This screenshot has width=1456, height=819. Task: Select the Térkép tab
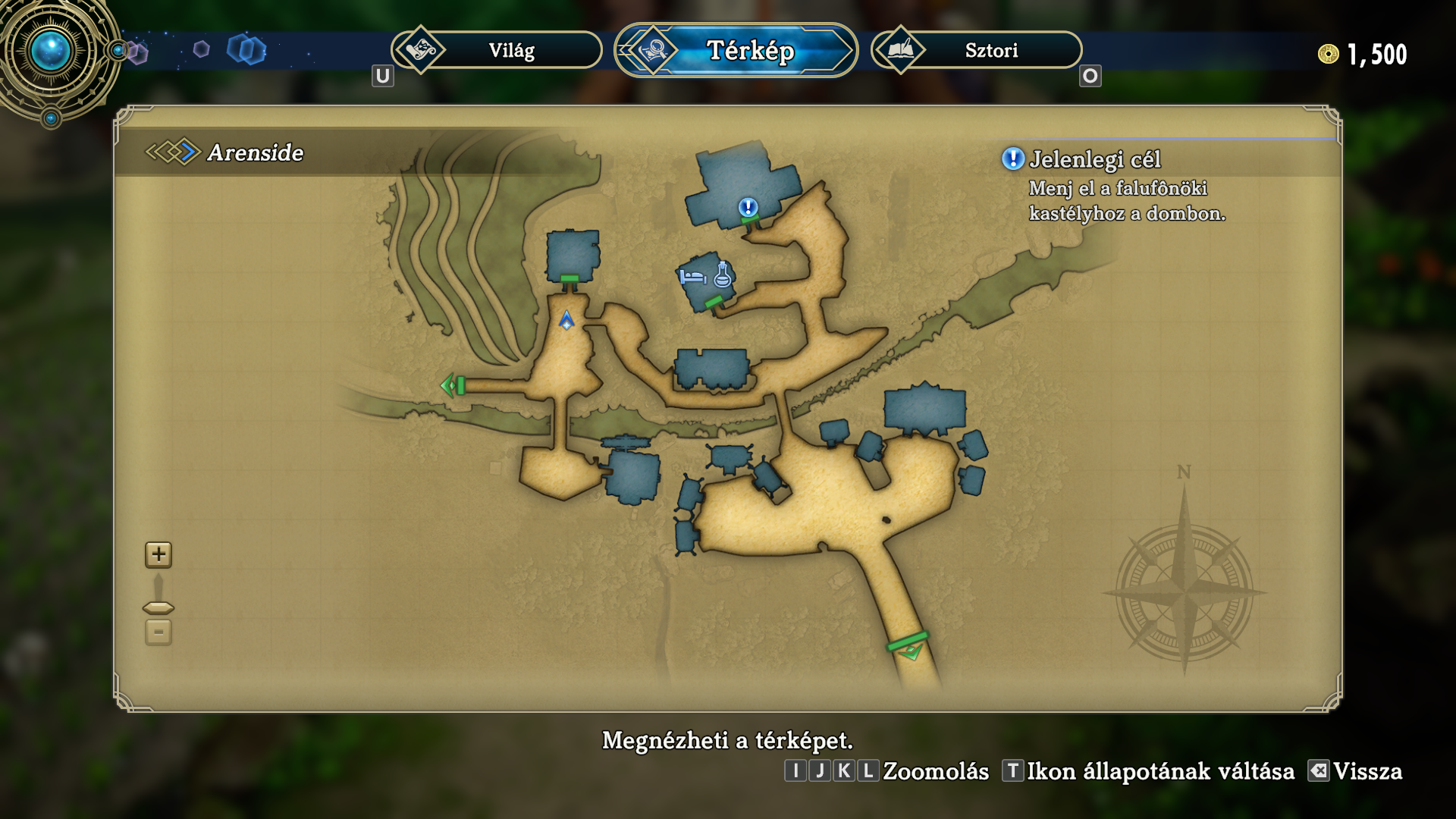click(x=736, y=51)
